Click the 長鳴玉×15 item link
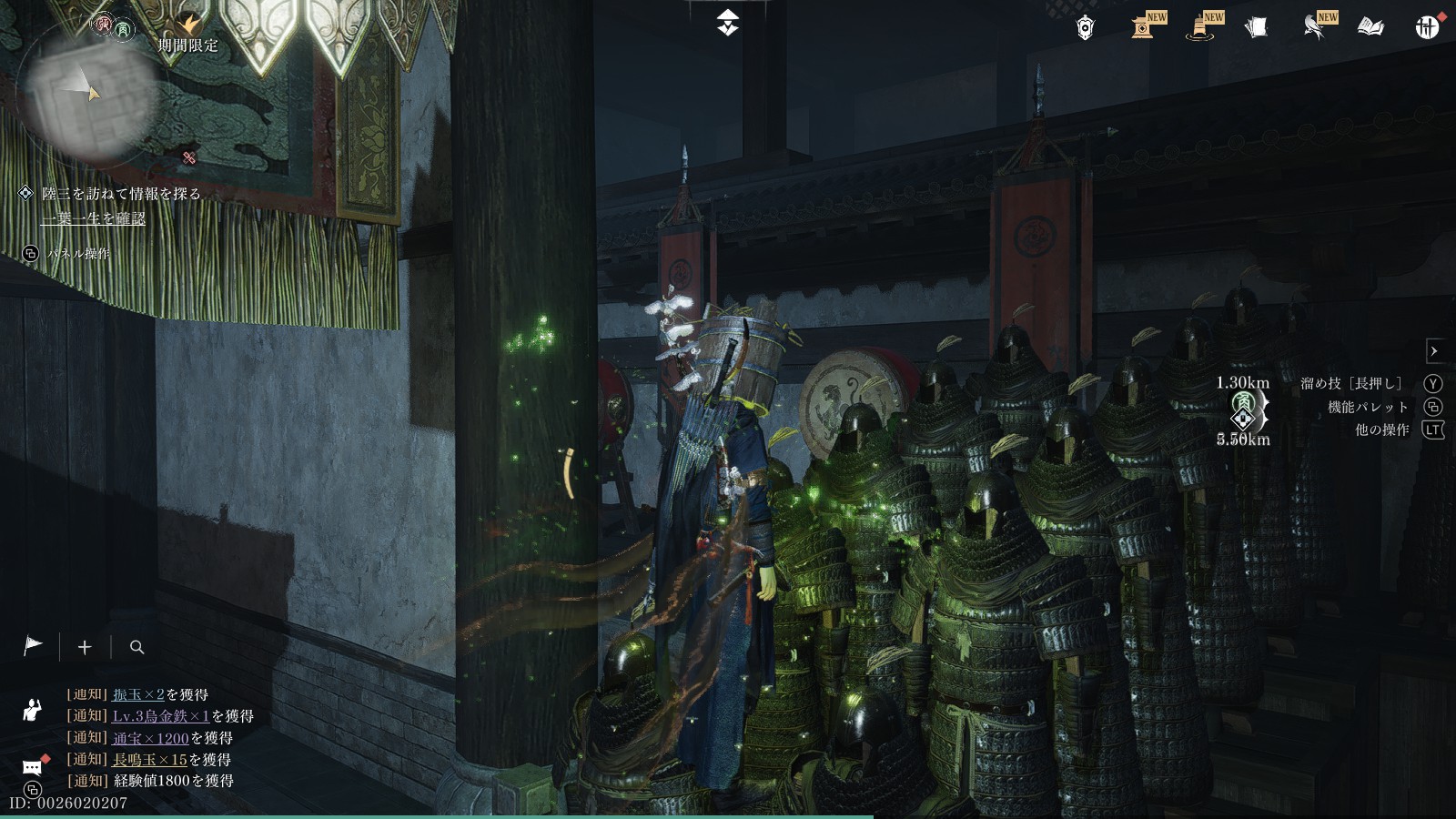 pyautogui.click(x=149, y=760)
